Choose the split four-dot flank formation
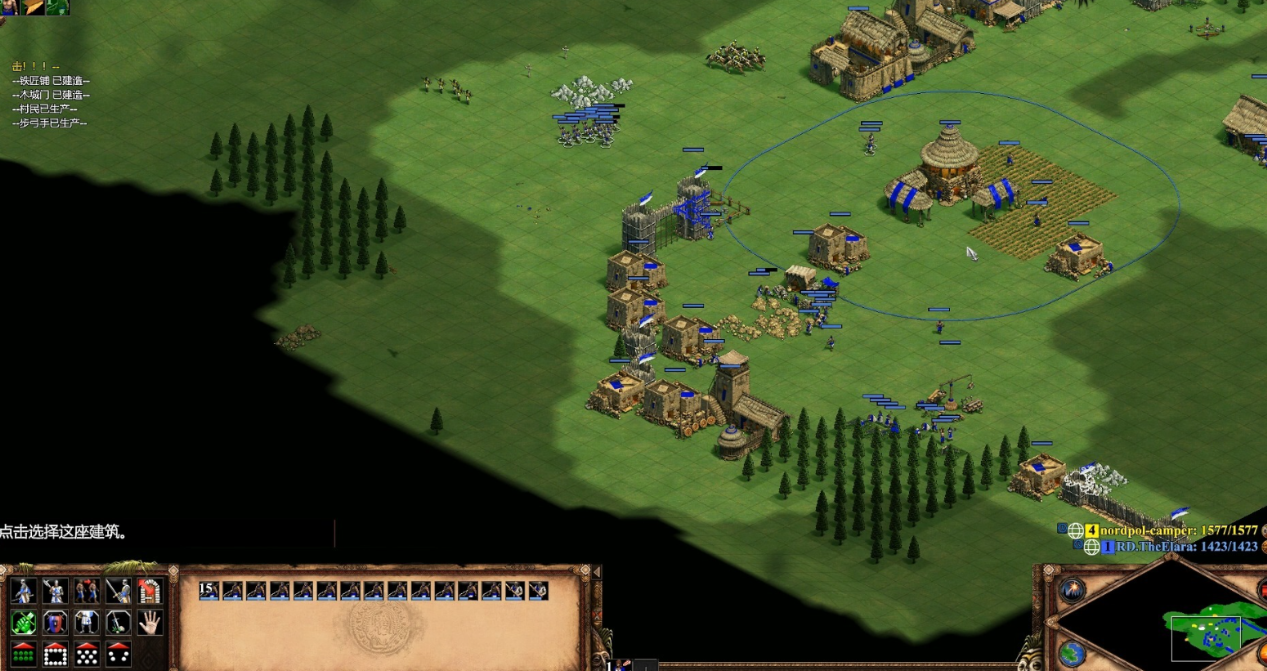This screenshot has height=671, width=1267. point(119,654)
